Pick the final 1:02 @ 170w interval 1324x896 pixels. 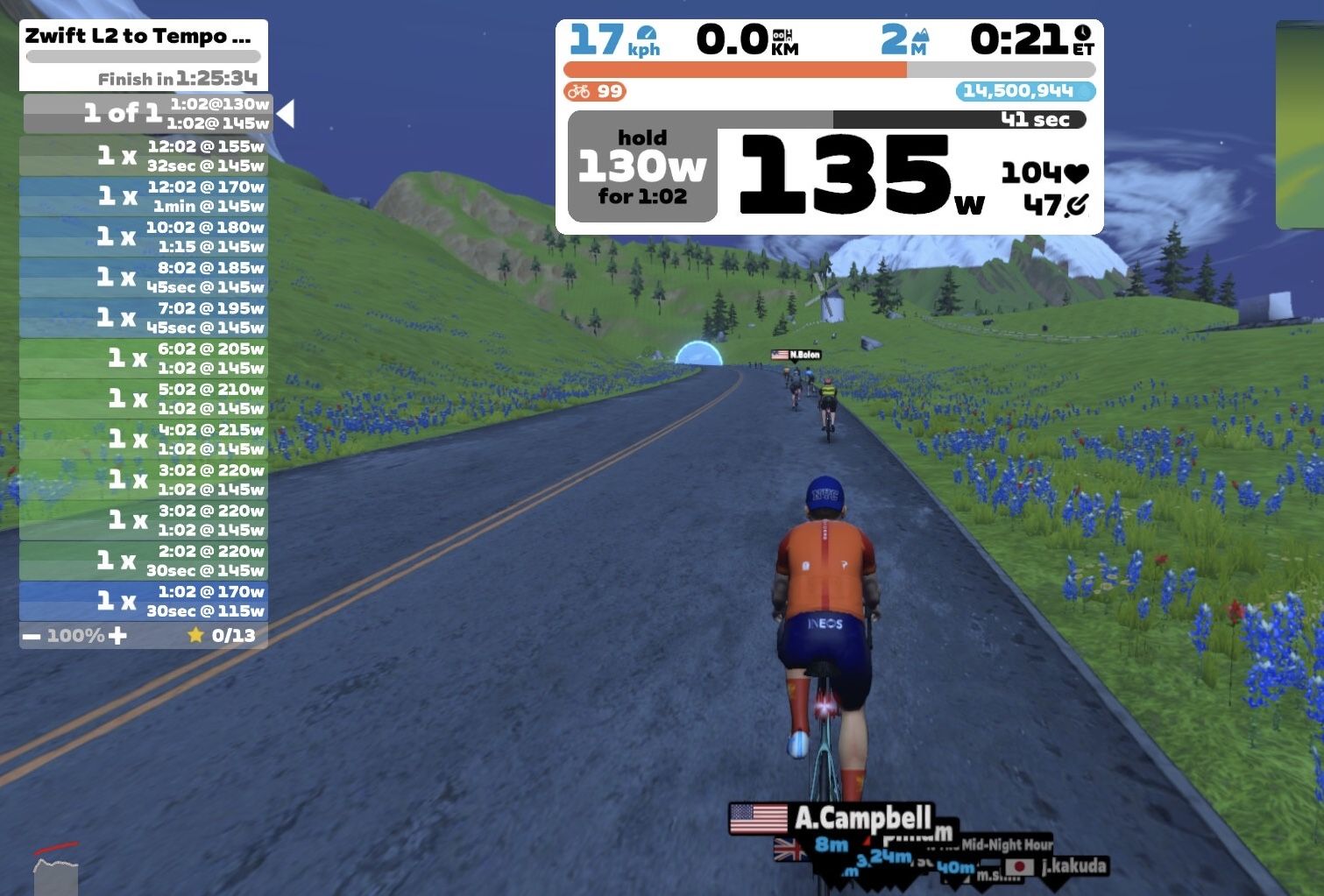[x=144, y=601]
